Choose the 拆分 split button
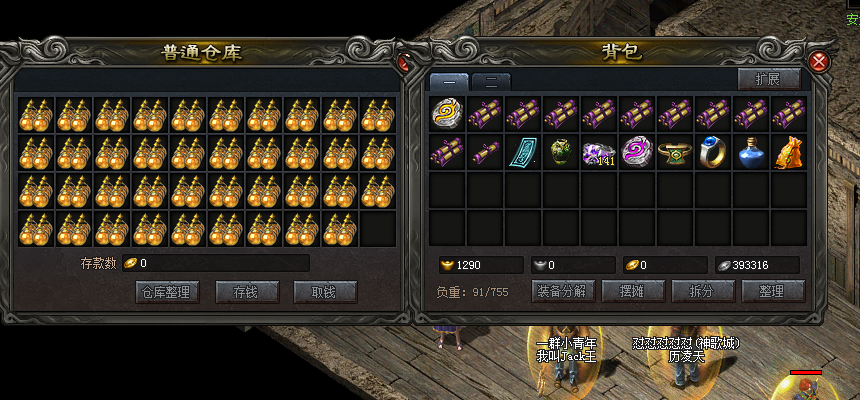The image size is (860, 400). click(699, 292)
